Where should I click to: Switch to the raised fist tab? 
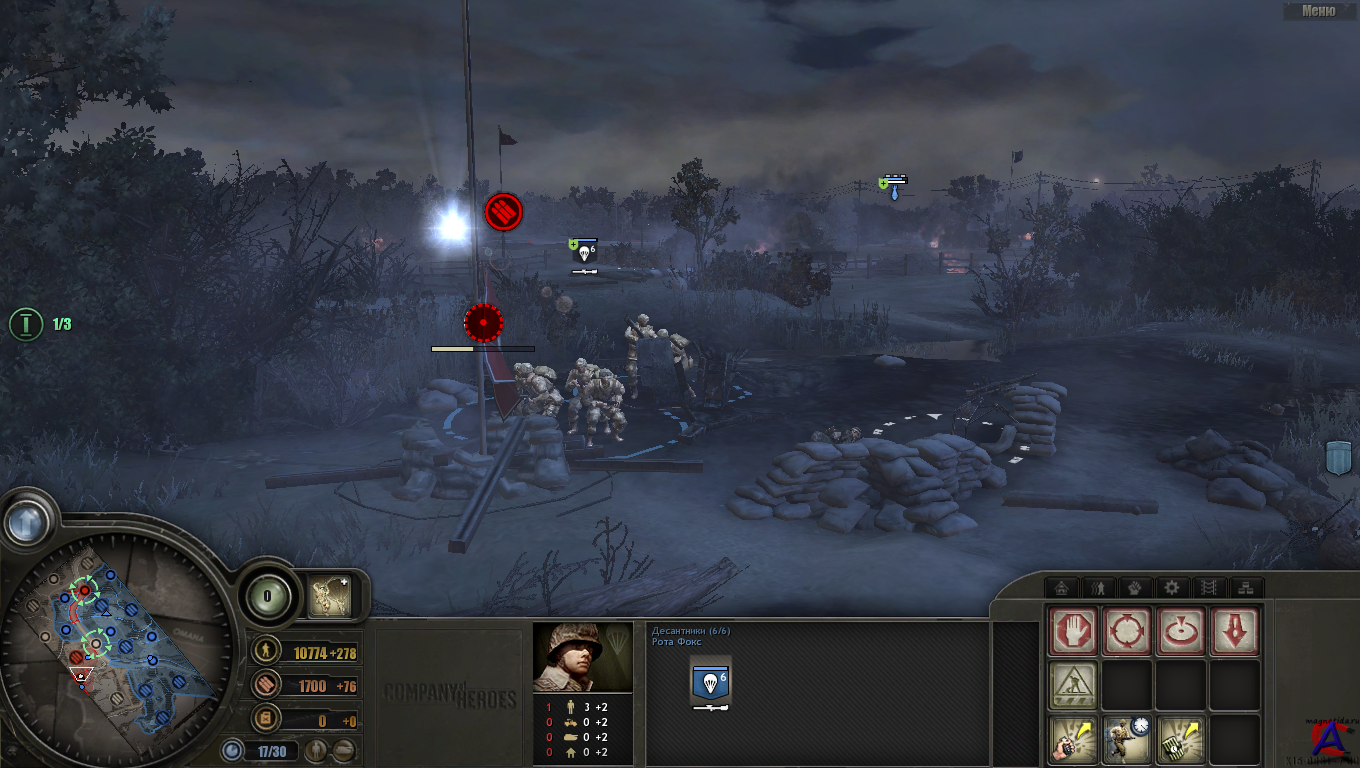[1135, 588]
